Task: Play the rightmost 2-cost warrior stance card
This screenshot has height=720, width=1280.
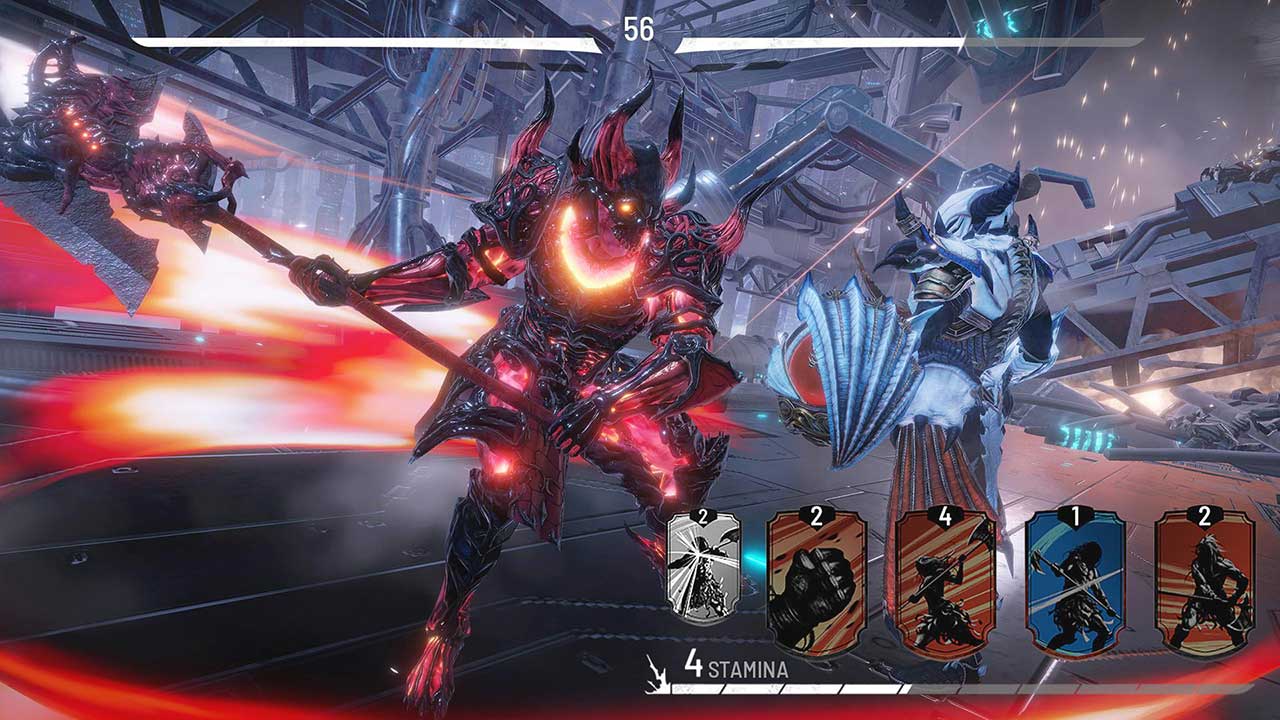Action: (x=1205, y=590)
